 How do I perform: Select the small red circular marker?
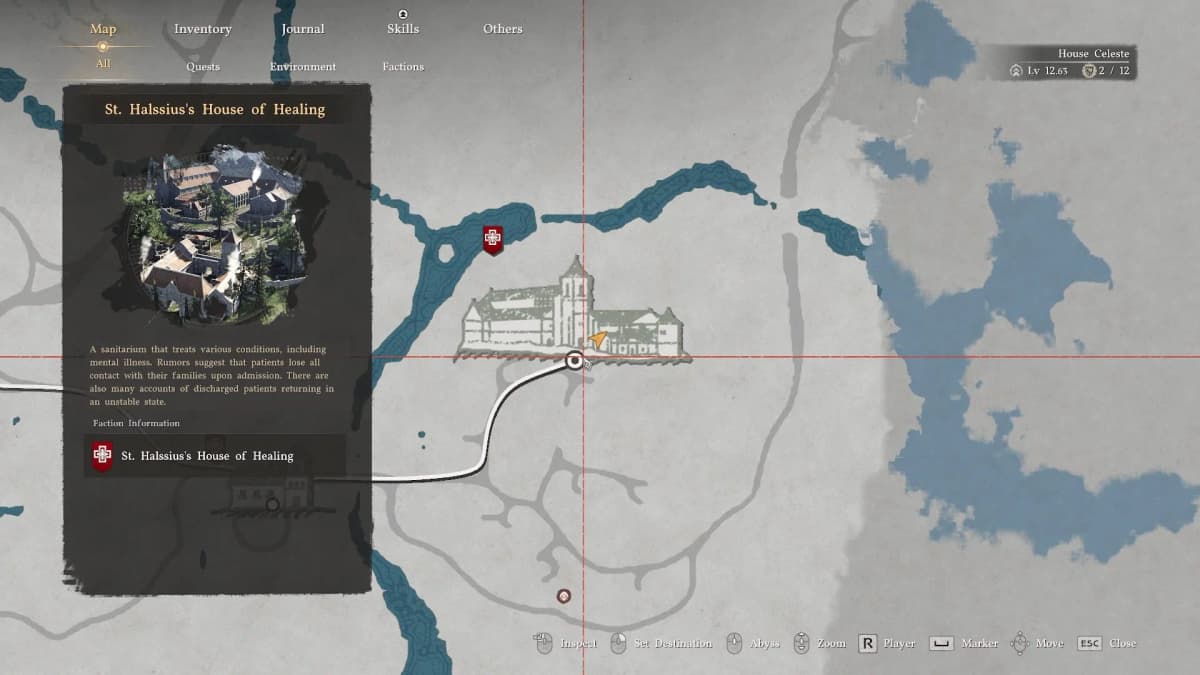click(x=564, y=596)
